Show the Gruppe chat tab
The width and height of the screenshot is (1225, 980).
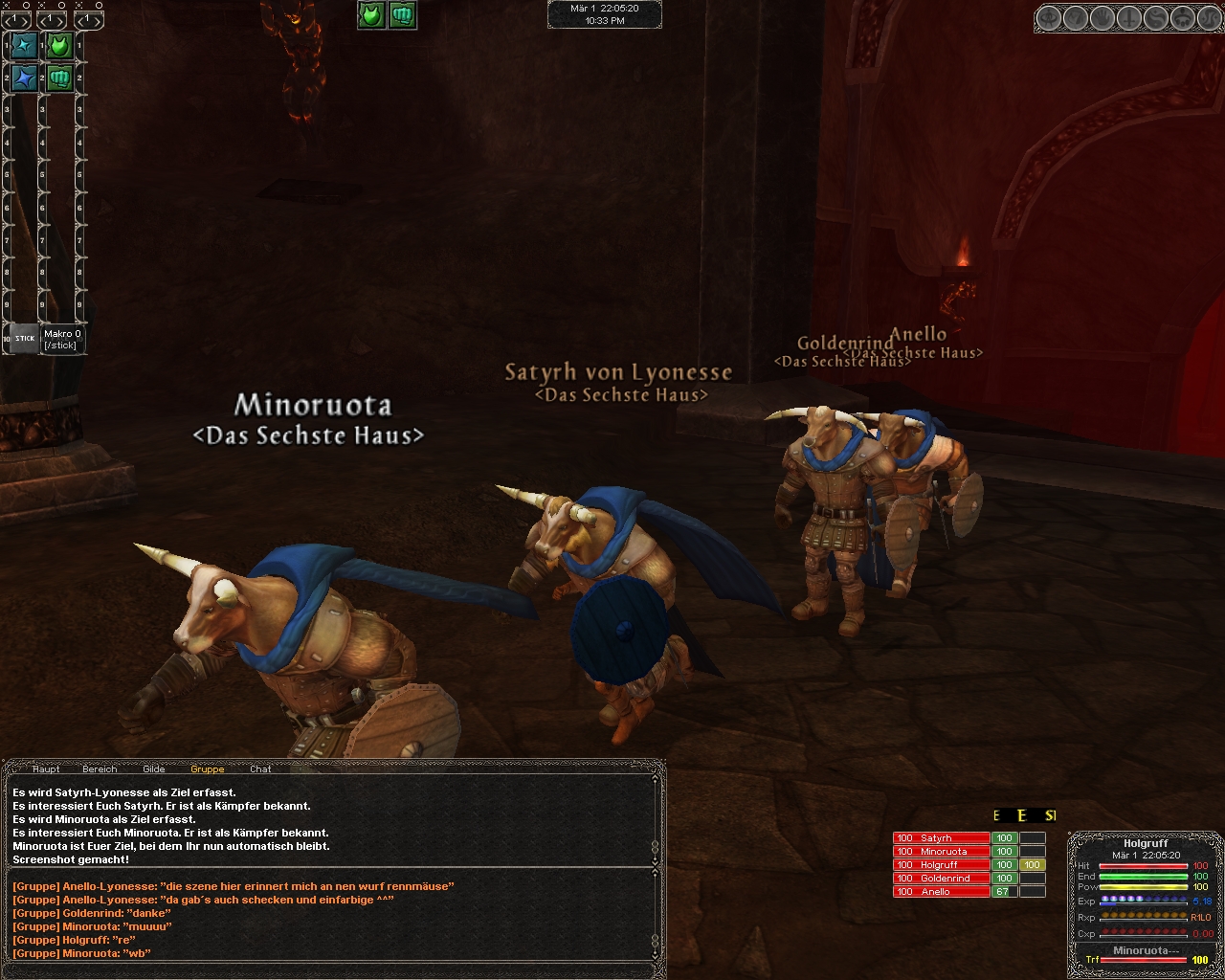tap(207, 768)
